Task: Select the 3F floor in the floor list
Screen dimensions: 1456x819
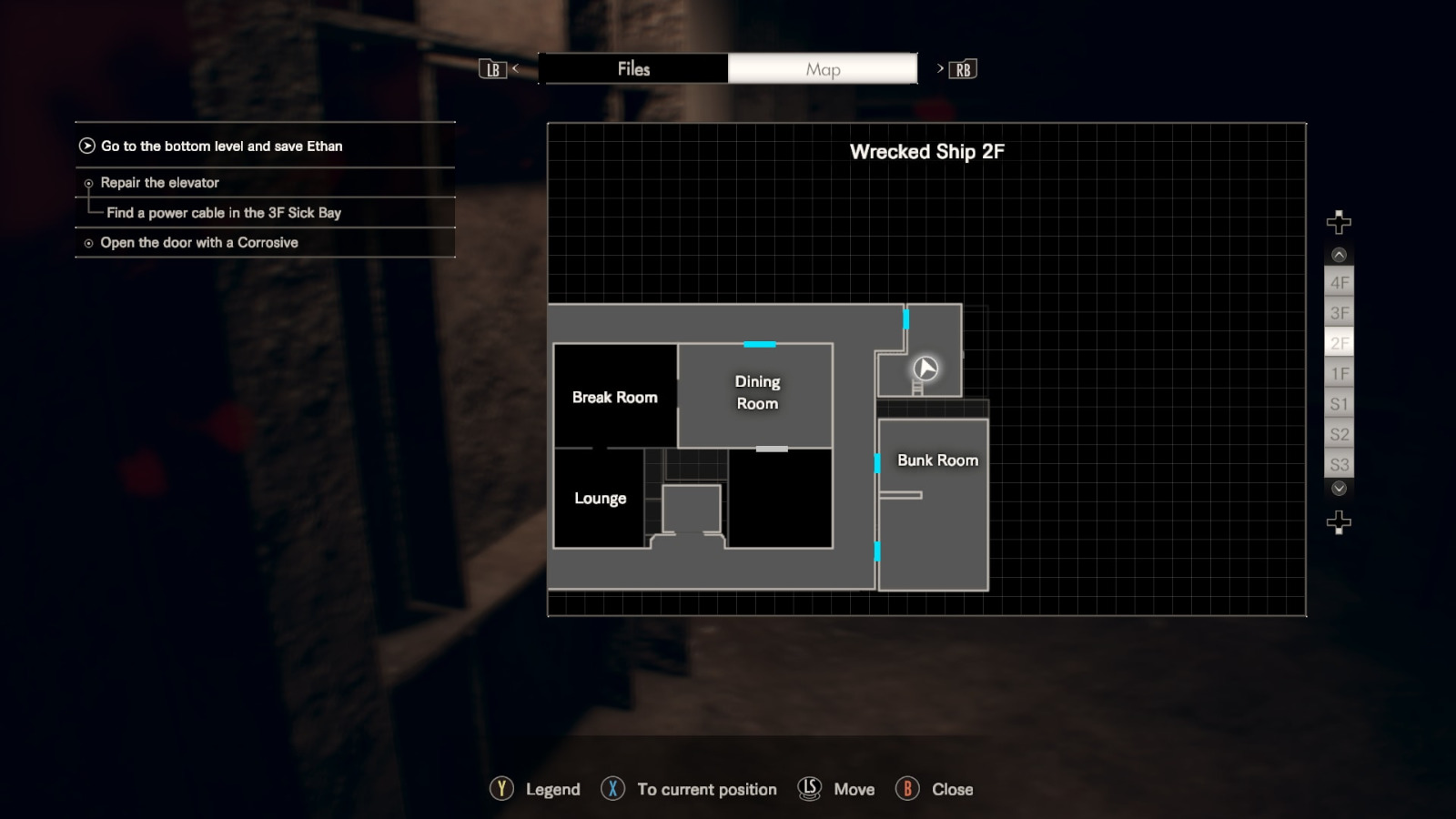Action: 1339,312
